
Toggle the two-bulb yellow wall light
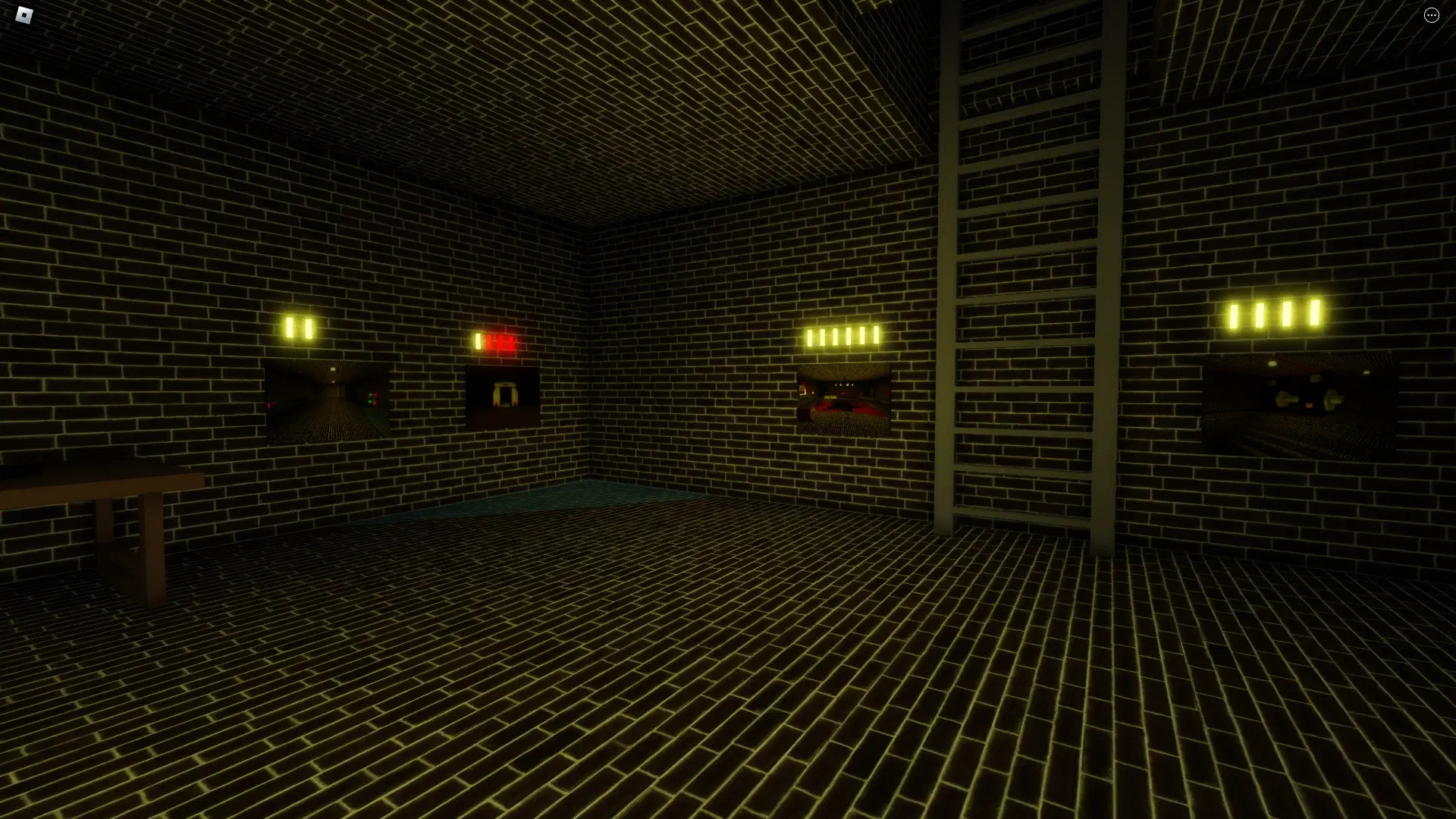pos(298,326)
